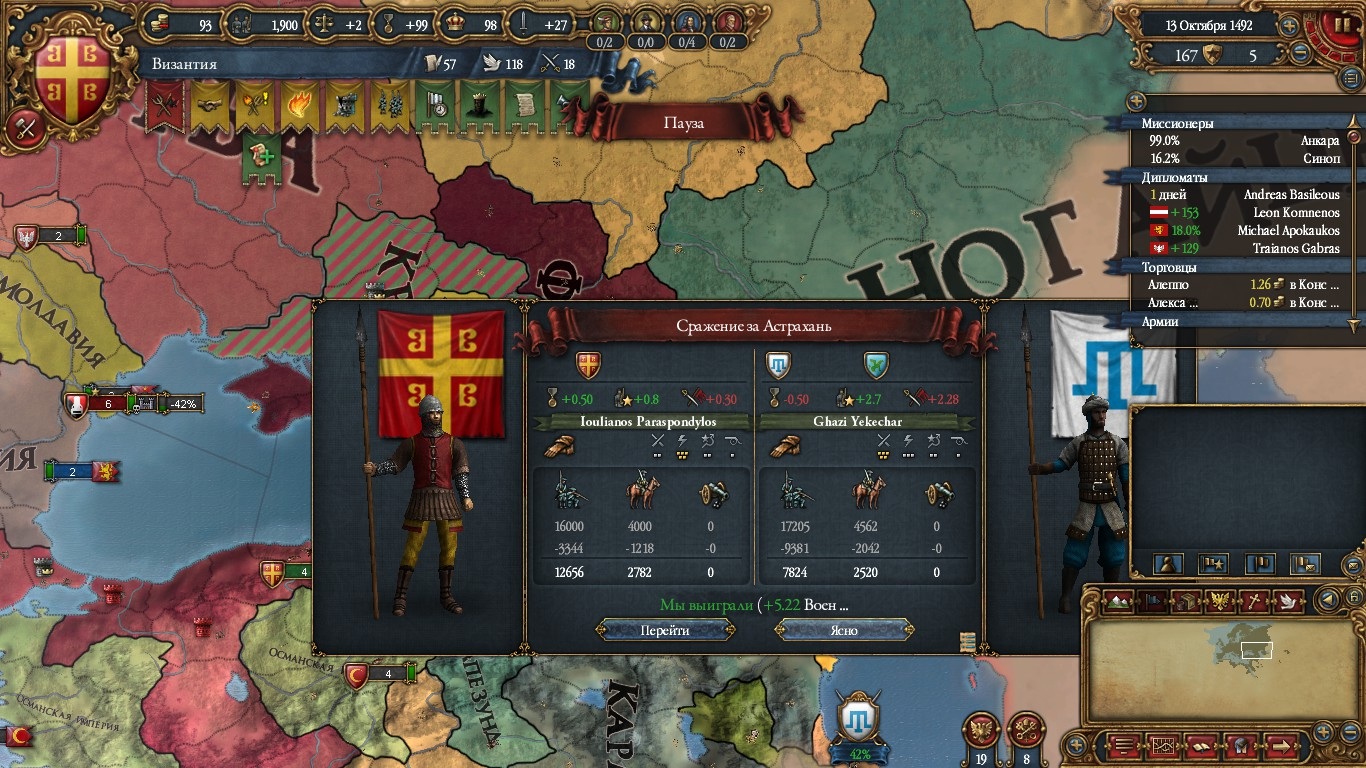1366x768 pixels.
Task: Decrease game speed with the minus button
Action: (x=1301, y=54)
